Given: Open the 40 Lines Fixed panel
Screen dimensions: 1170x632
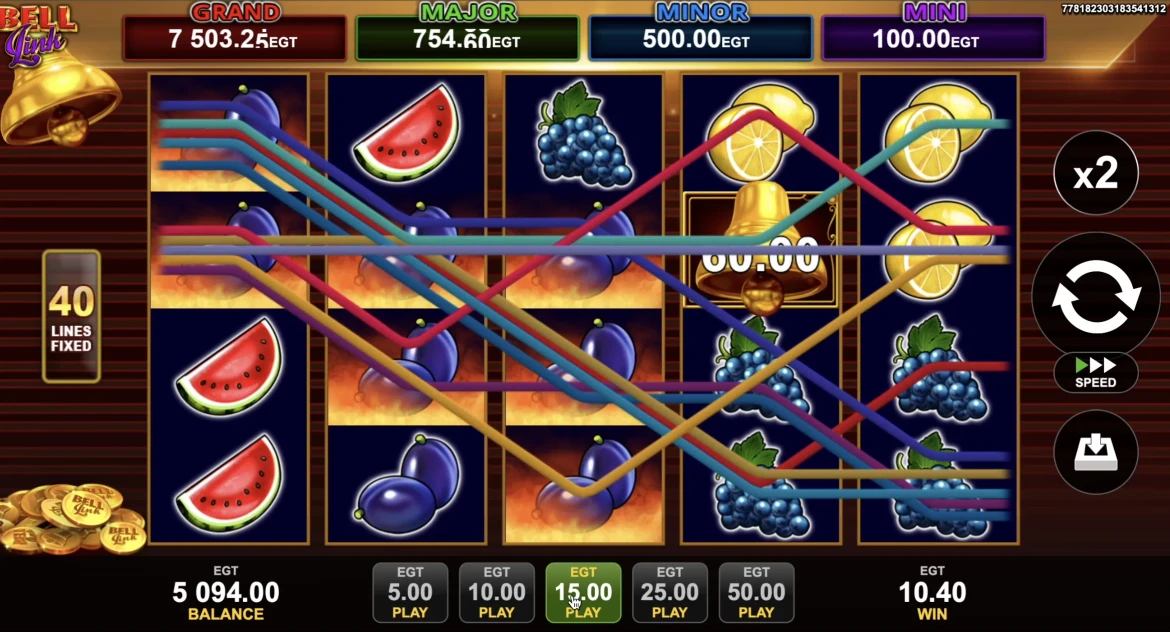Looking at the screenshot, I should 71,316.
